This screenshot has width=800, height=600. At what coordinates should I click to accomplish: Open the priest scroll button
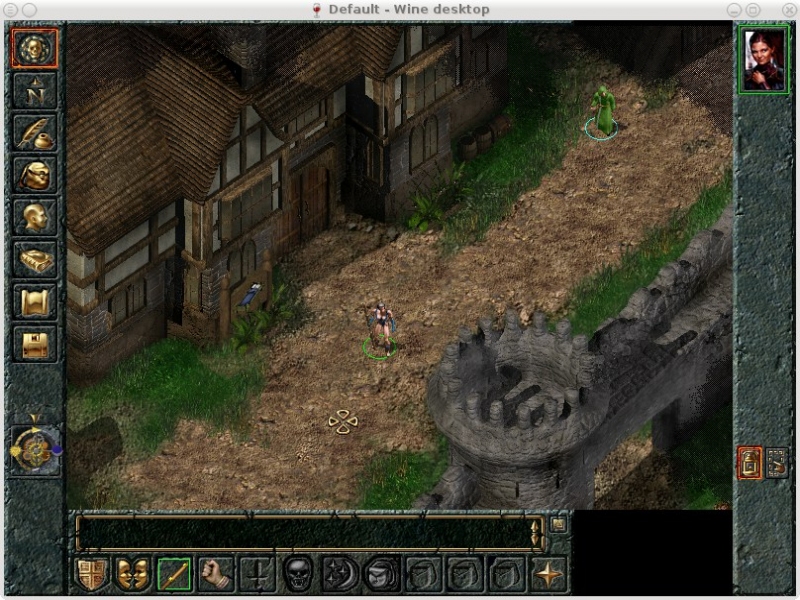[x=34, y=301]
